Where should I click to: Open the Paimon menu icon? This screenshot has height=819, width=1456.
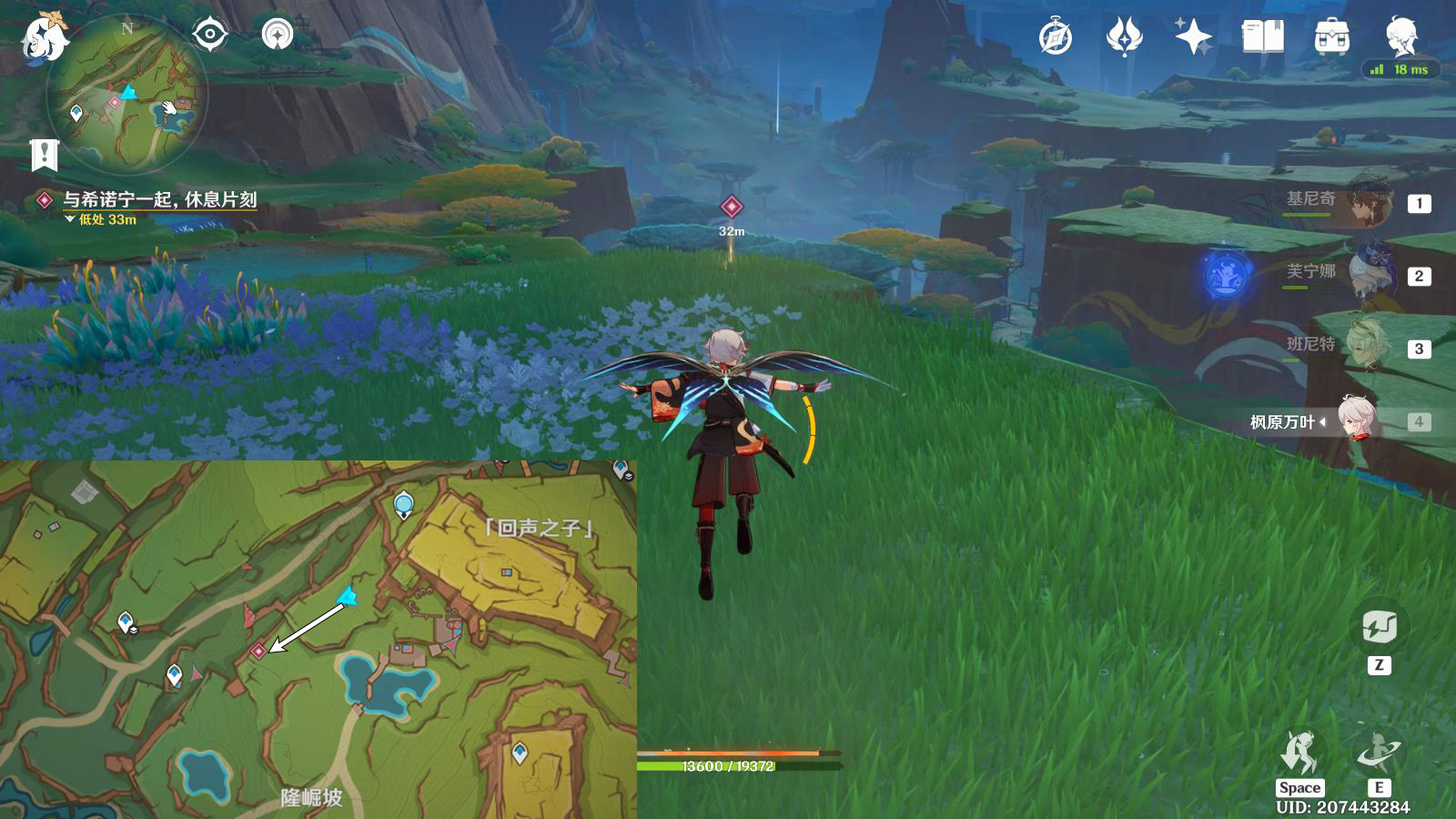coord(43,38)
